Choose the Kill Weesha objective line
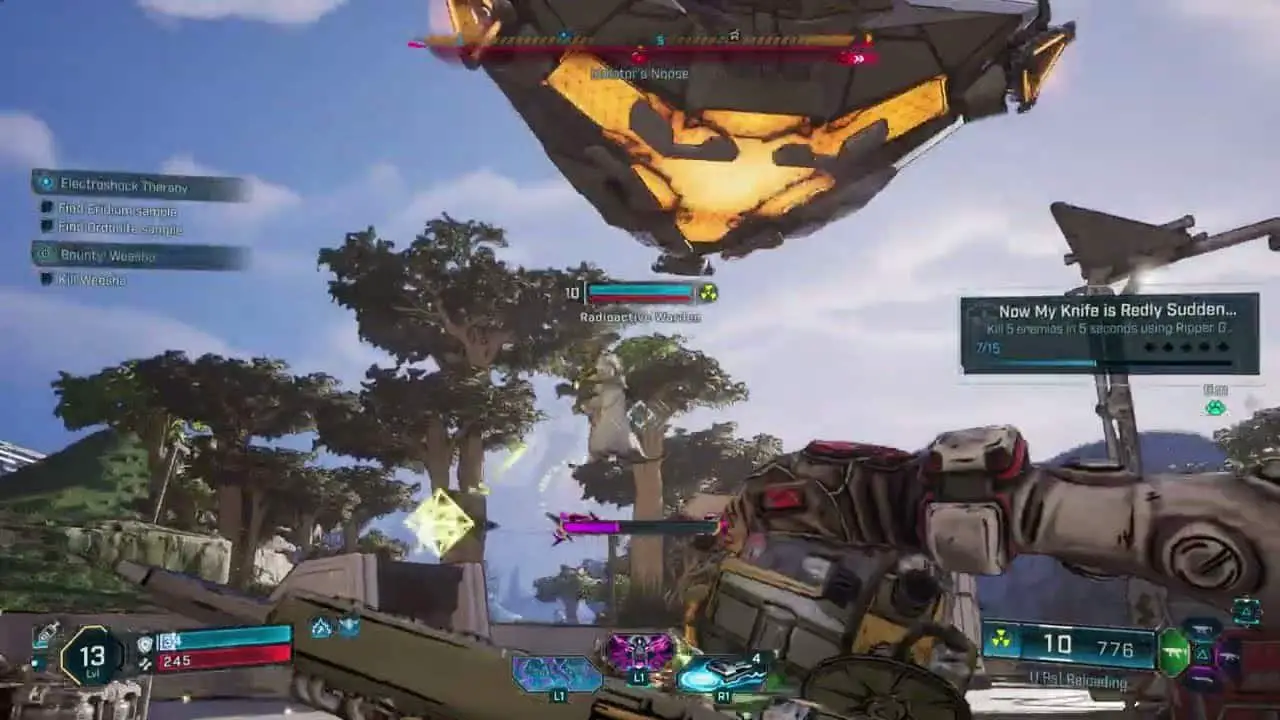The width and height of the screenshot is (1280, 720). [x=92, y=280]
